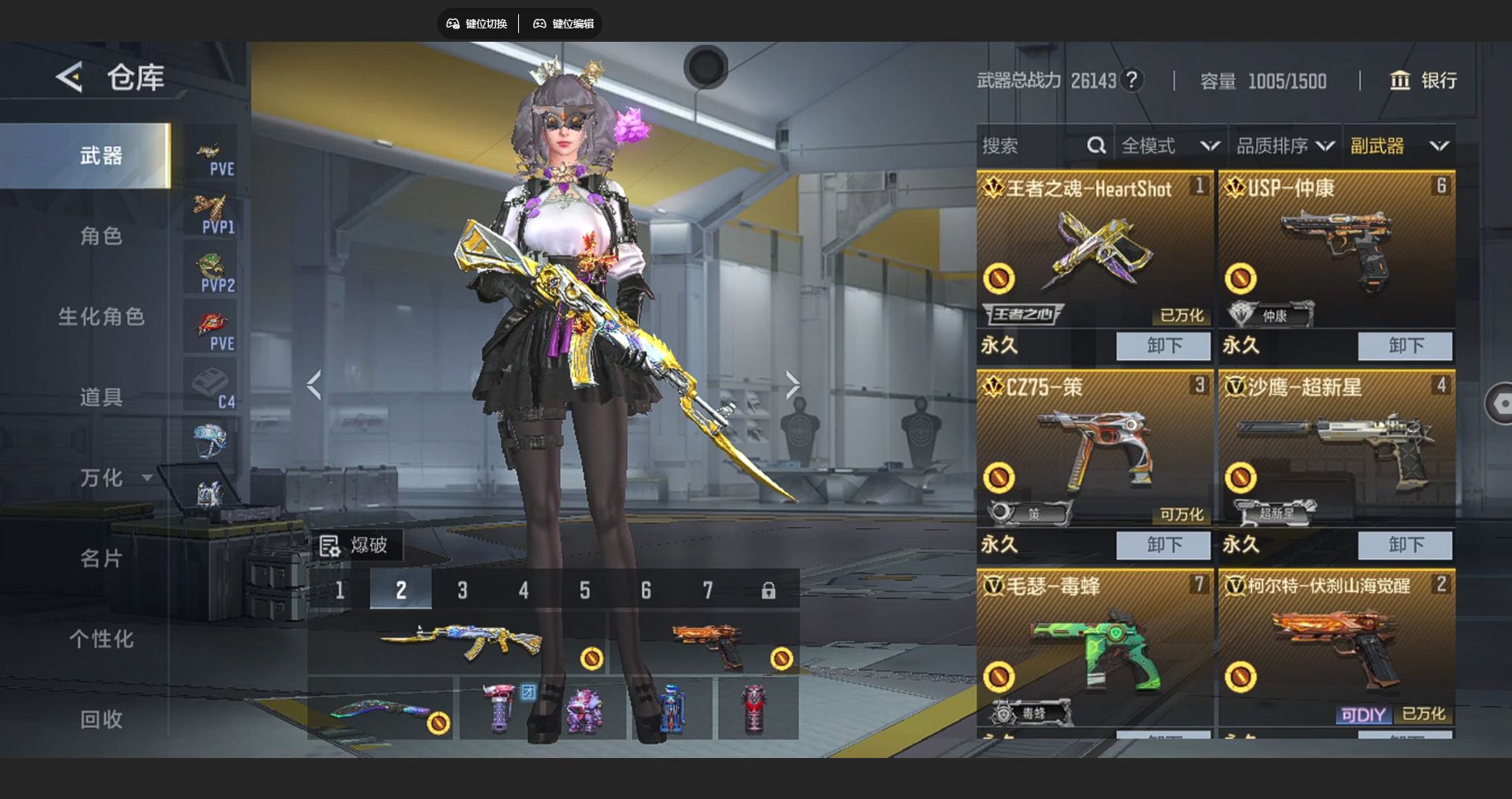
Task: Open the 品质排序 sort dropdown
Action: pos(1284,146)
